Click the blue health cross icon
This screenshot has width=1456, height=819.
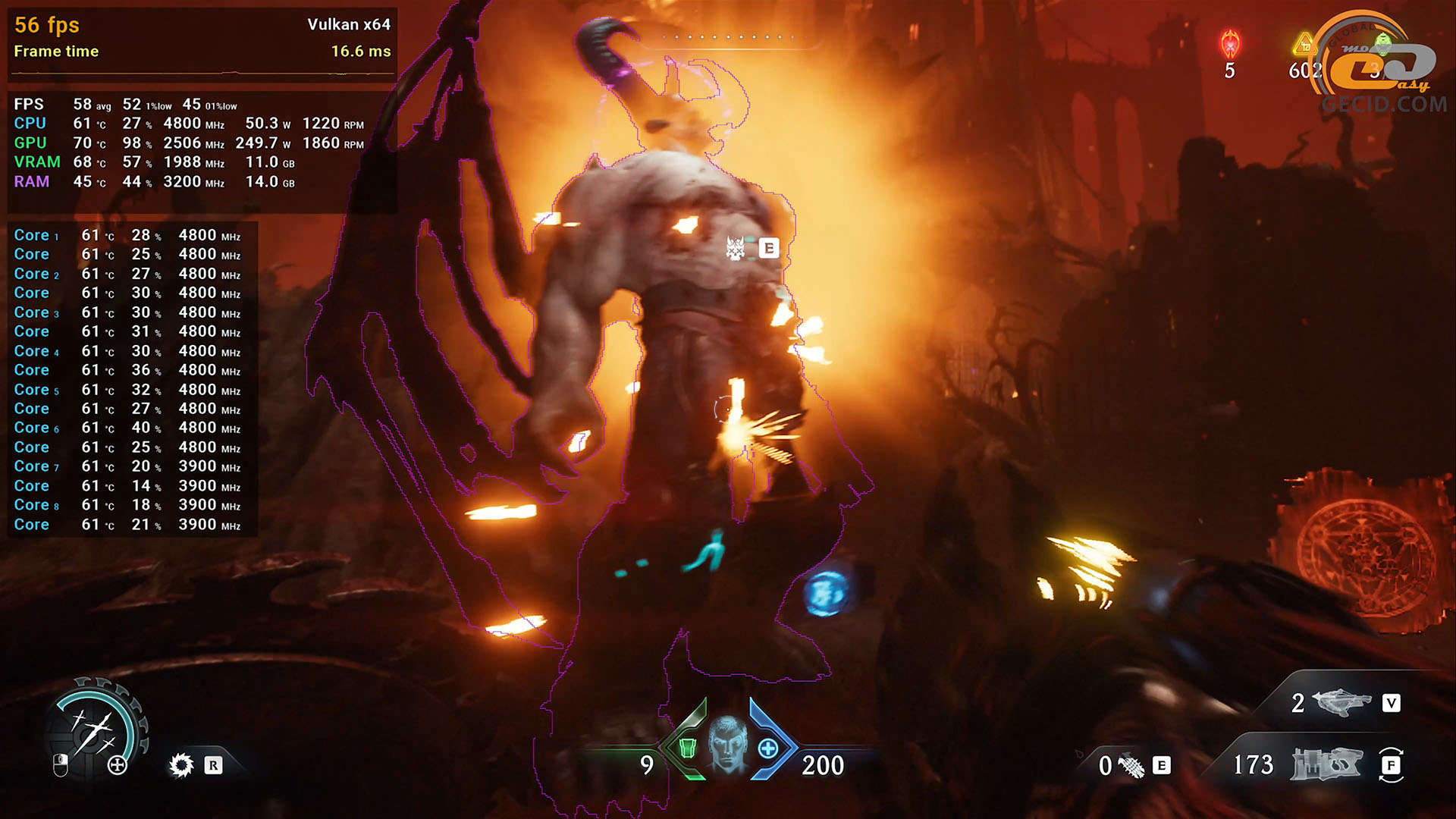[x=768, y=748]
